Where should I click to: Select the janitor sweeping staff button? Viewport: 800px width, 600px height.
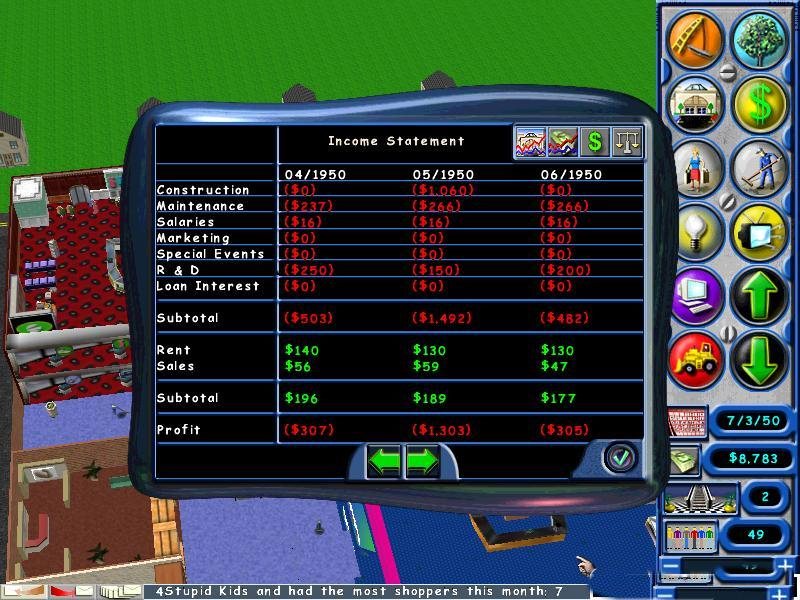click(759, 167)
